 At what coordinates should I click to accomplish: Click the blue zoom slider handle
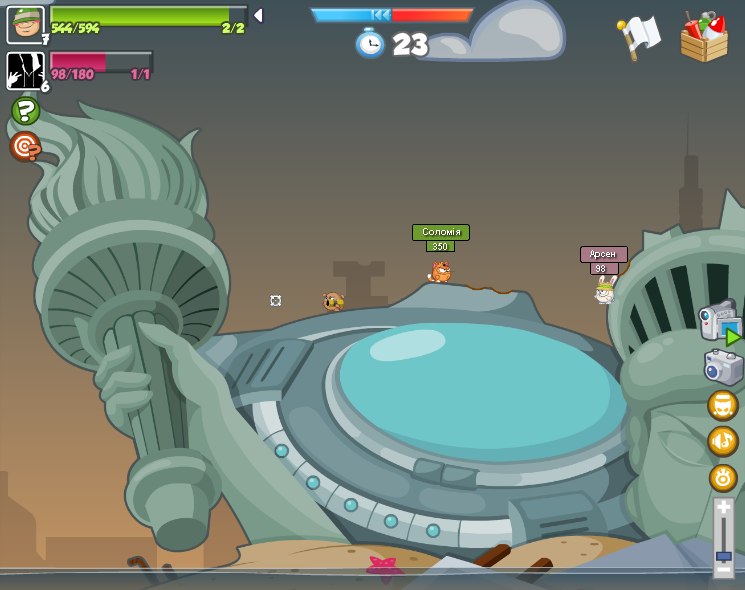723,555
